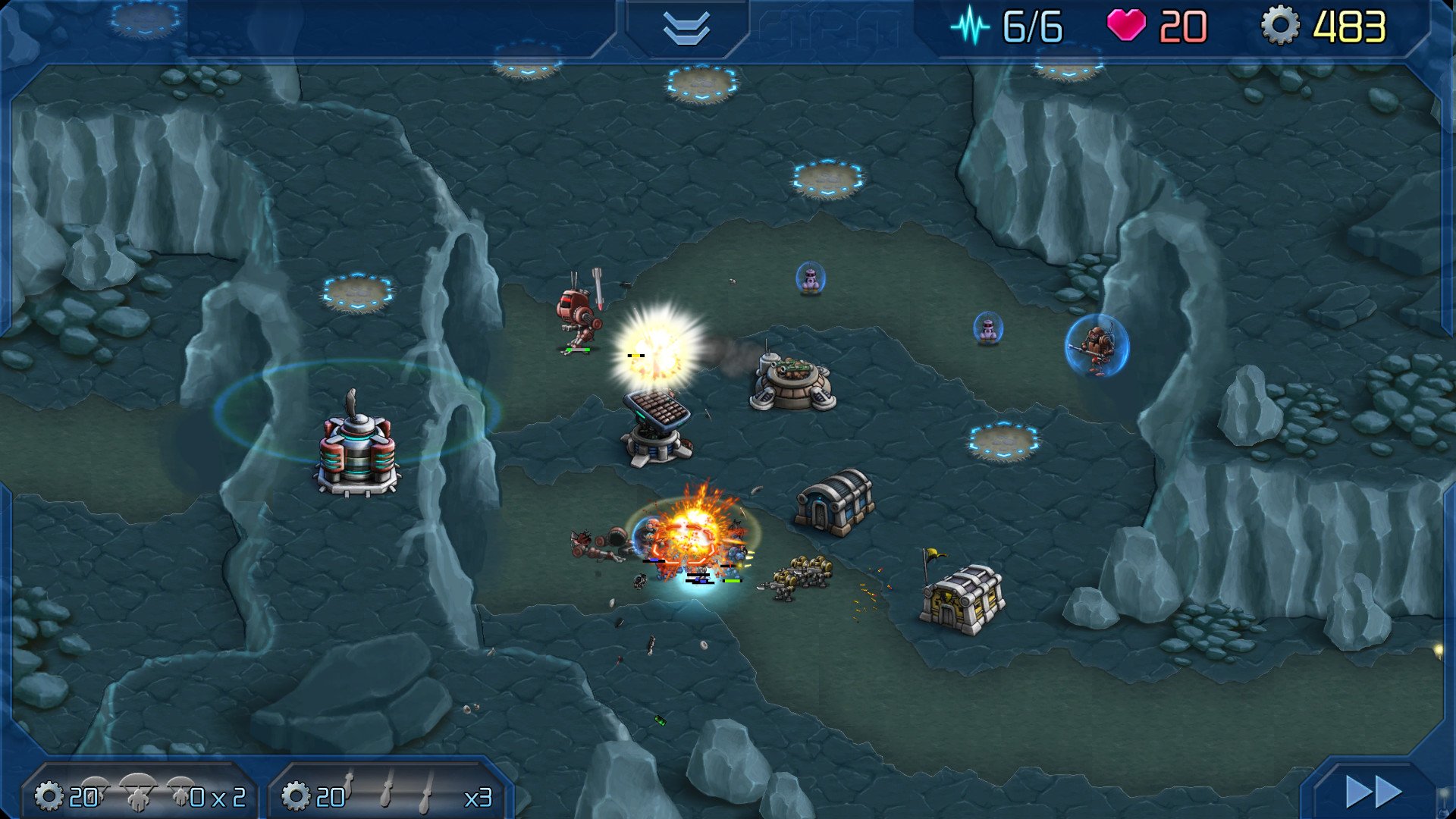The image size is (1456, 819).
Task: Click the silver gear cost icon on airstrike panel
Action: coord(296,794)
